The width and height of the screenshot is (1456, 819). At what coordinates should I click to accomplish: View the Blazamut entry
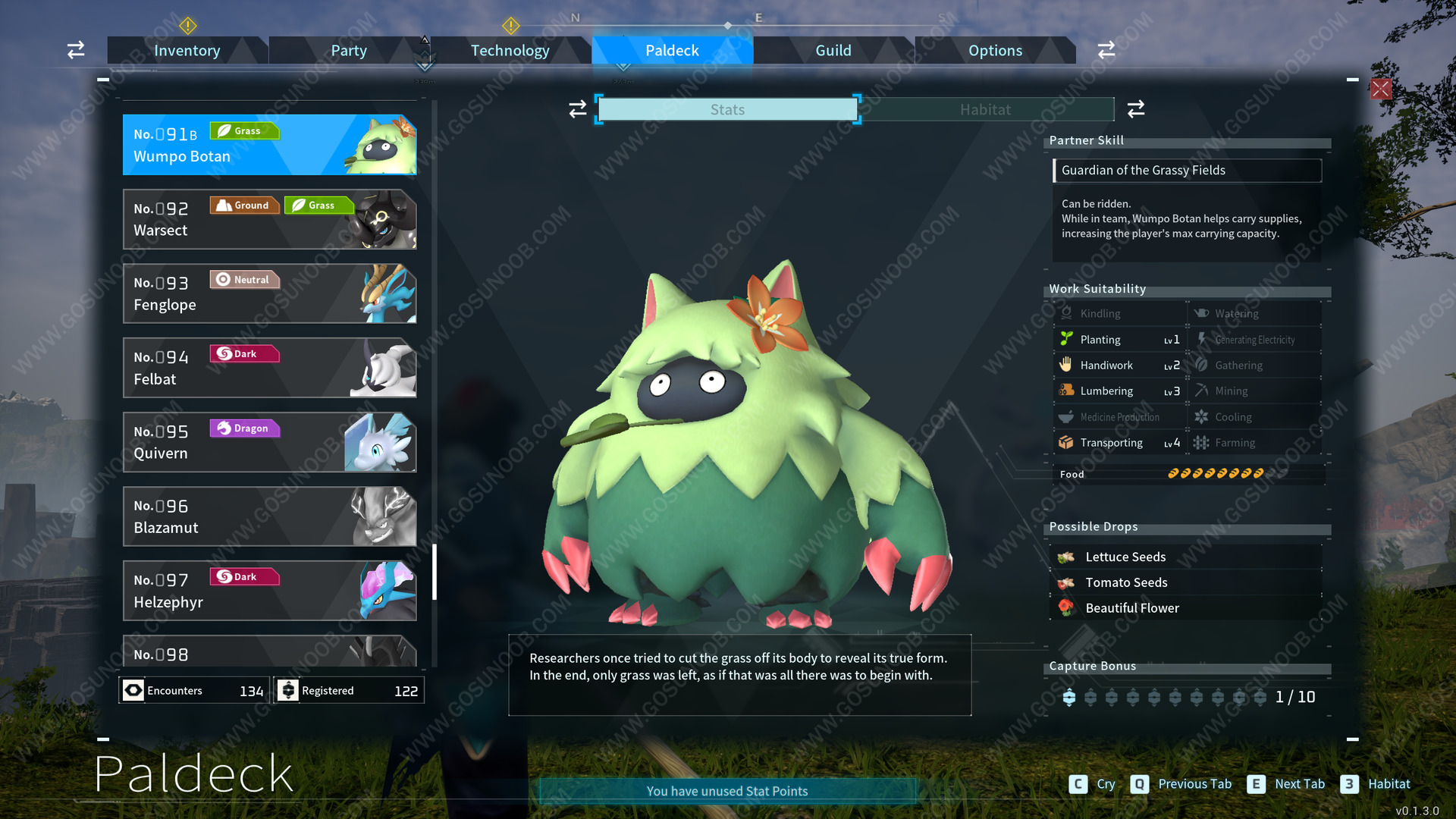(x=269, y=516)
